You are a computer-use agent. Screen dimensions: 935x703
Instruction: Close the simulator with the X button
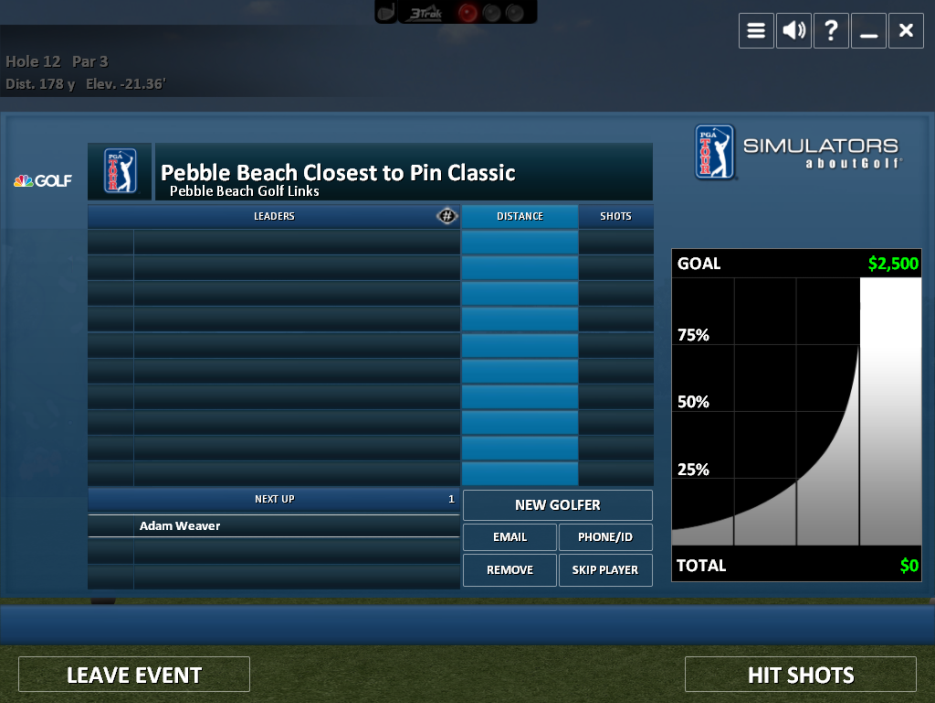tap(906, 30)
